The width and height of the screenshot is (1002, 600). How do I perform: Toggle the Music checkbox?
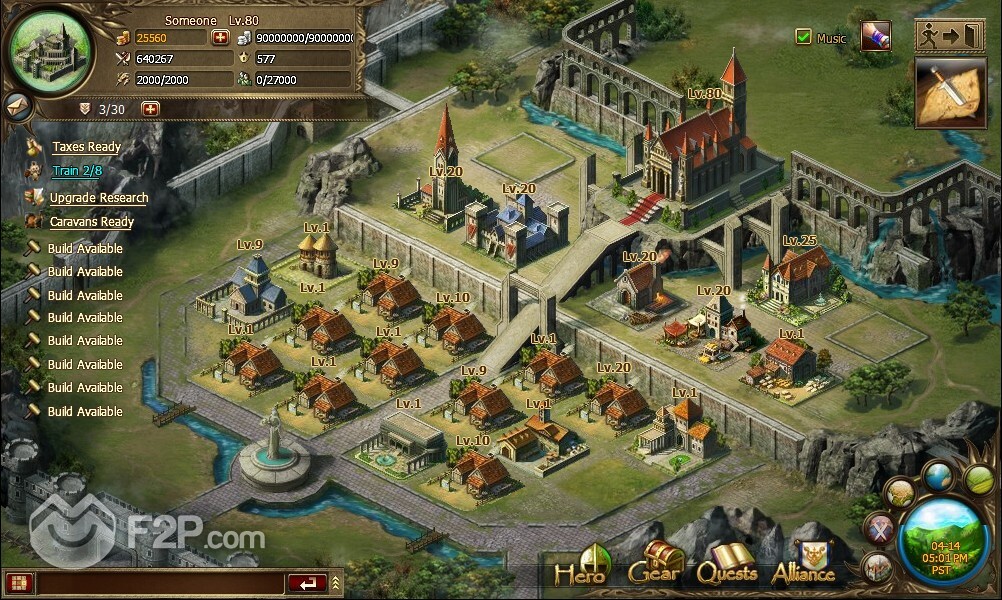tap(803, 37)
